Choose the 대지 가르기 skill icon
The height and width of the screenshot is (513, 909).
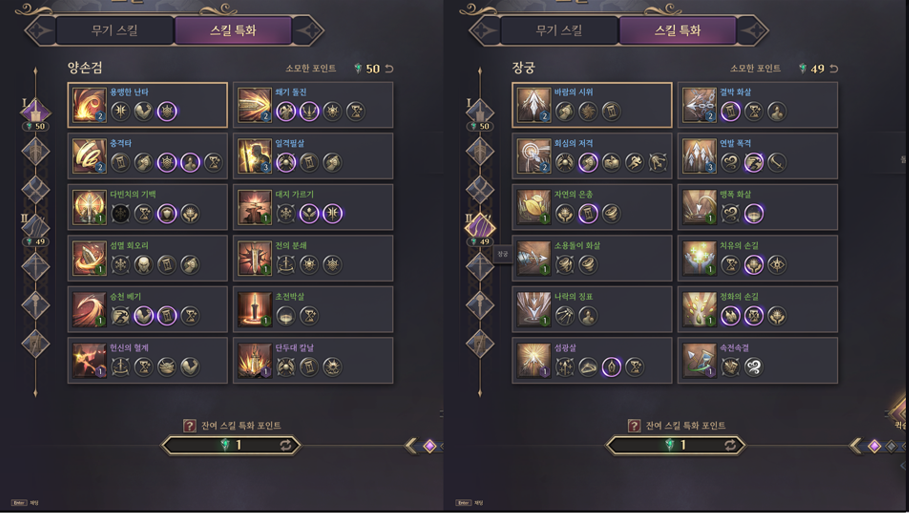pyautogui.click(x=255, y=207)
